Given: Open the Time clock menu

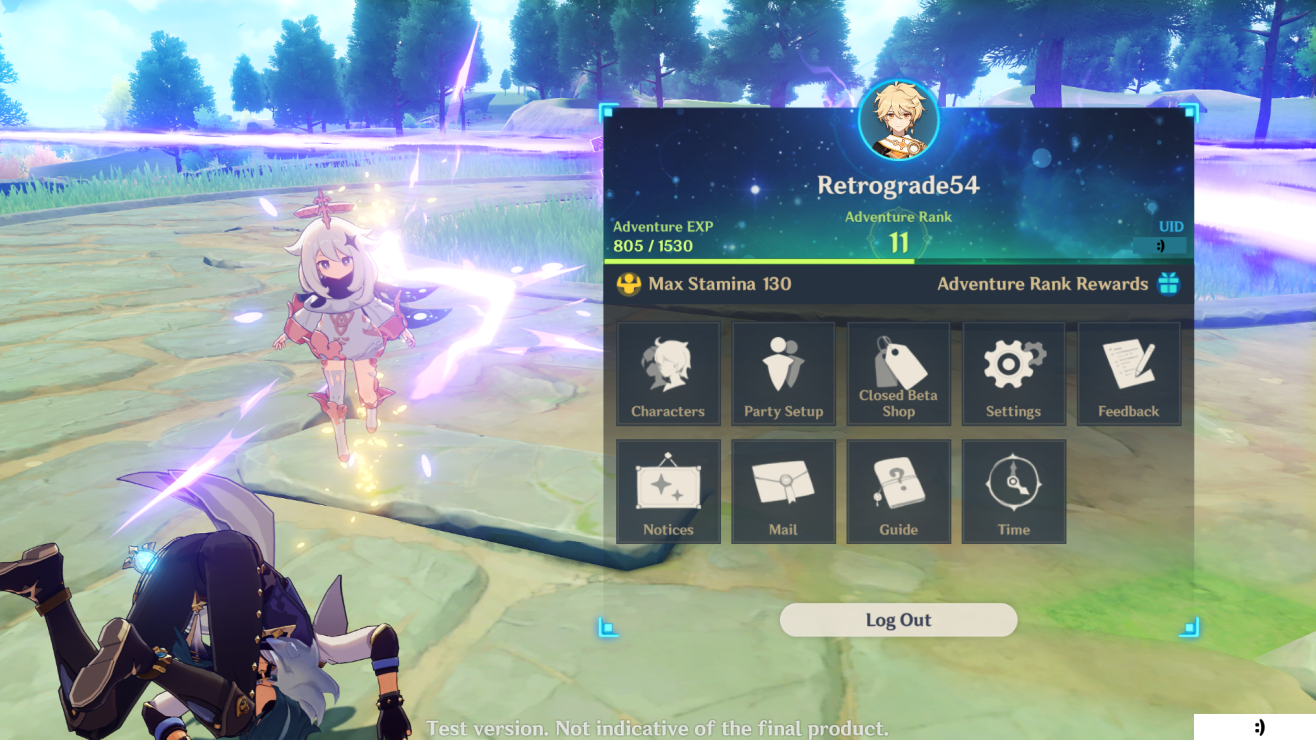Looking at the screenshot, I should [x=1013, y=492].
